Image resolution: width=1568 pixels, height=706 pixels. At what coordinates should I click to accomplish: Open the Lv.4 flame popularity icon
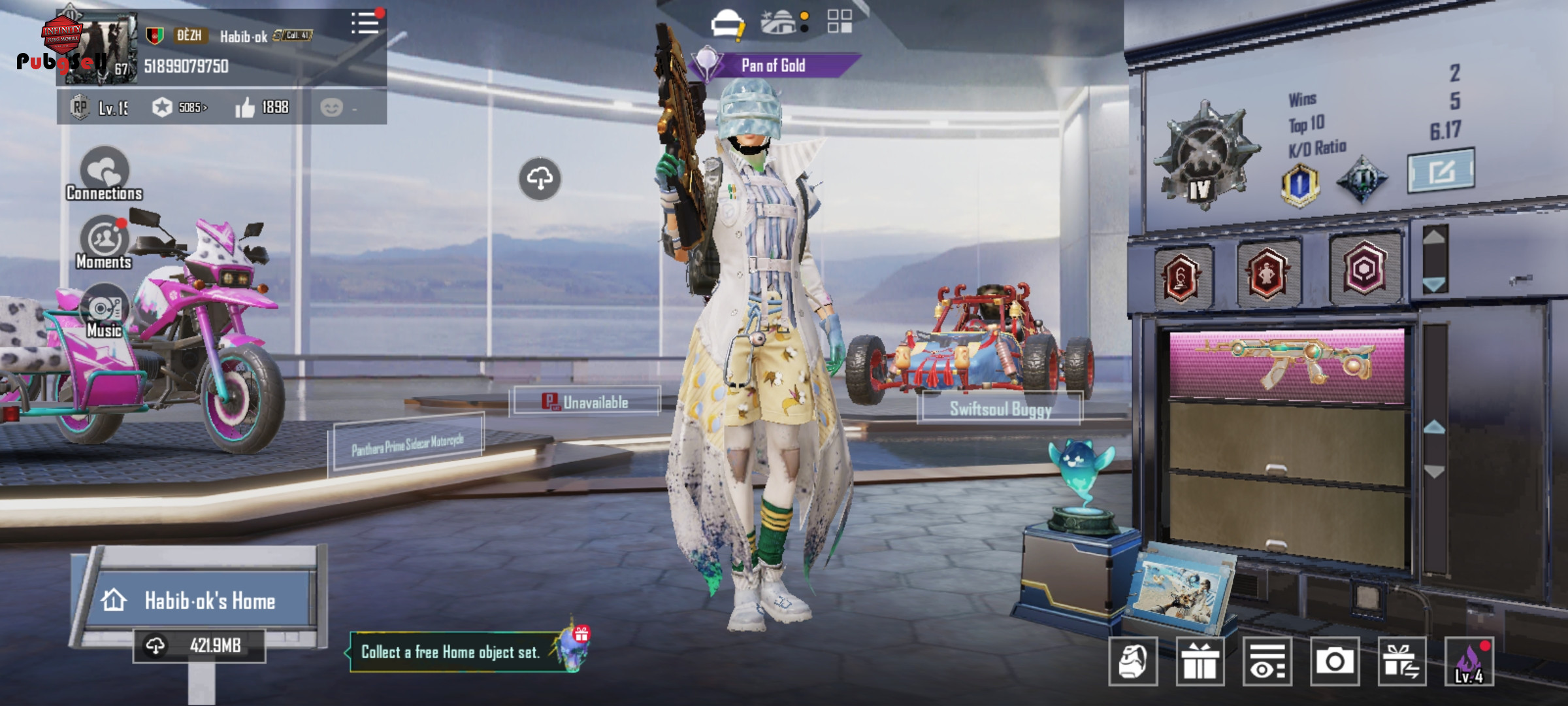click(1469, 662)
